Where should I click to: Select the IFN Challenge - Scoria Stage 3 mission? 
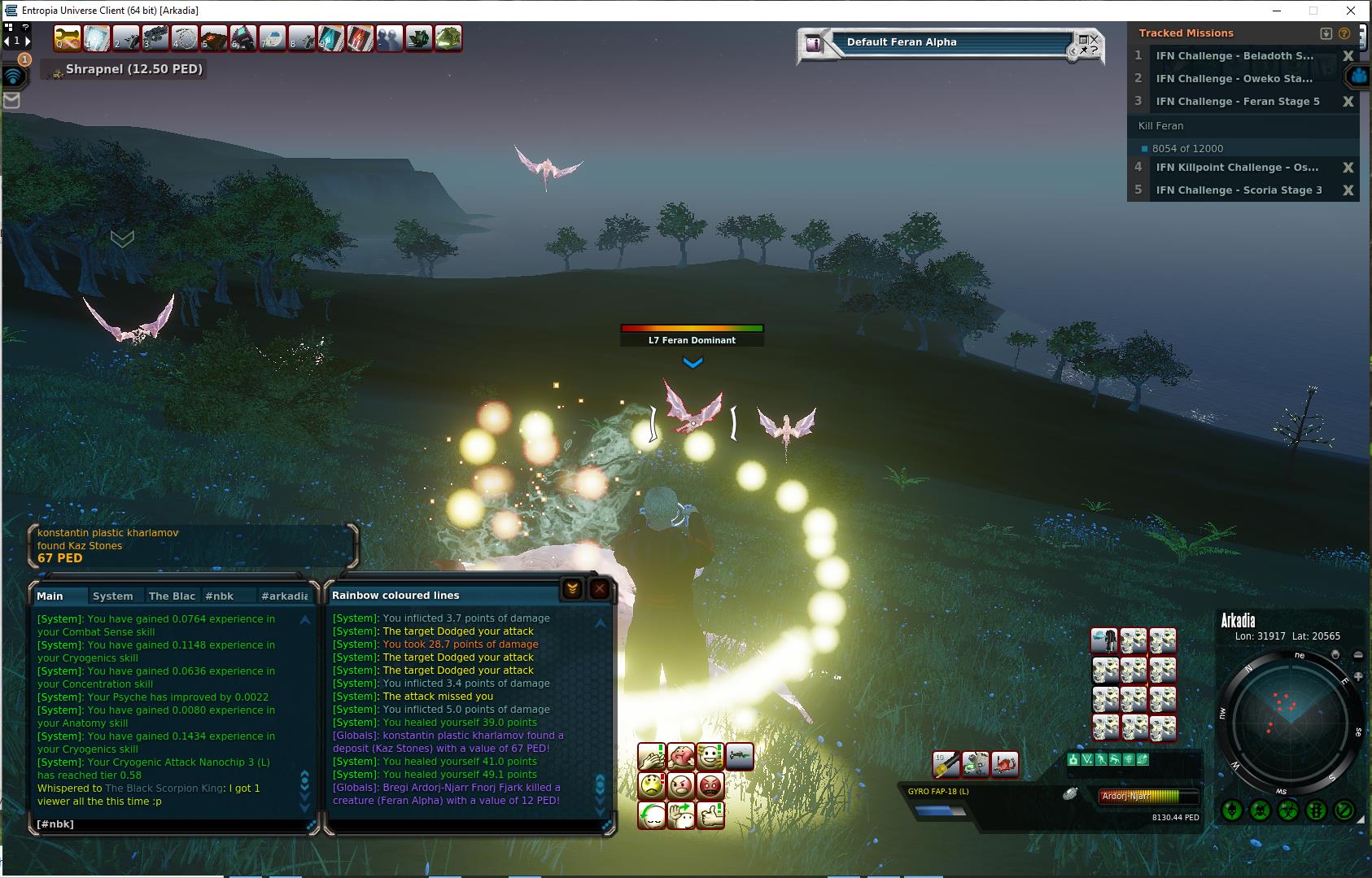tap(1239, 190)
